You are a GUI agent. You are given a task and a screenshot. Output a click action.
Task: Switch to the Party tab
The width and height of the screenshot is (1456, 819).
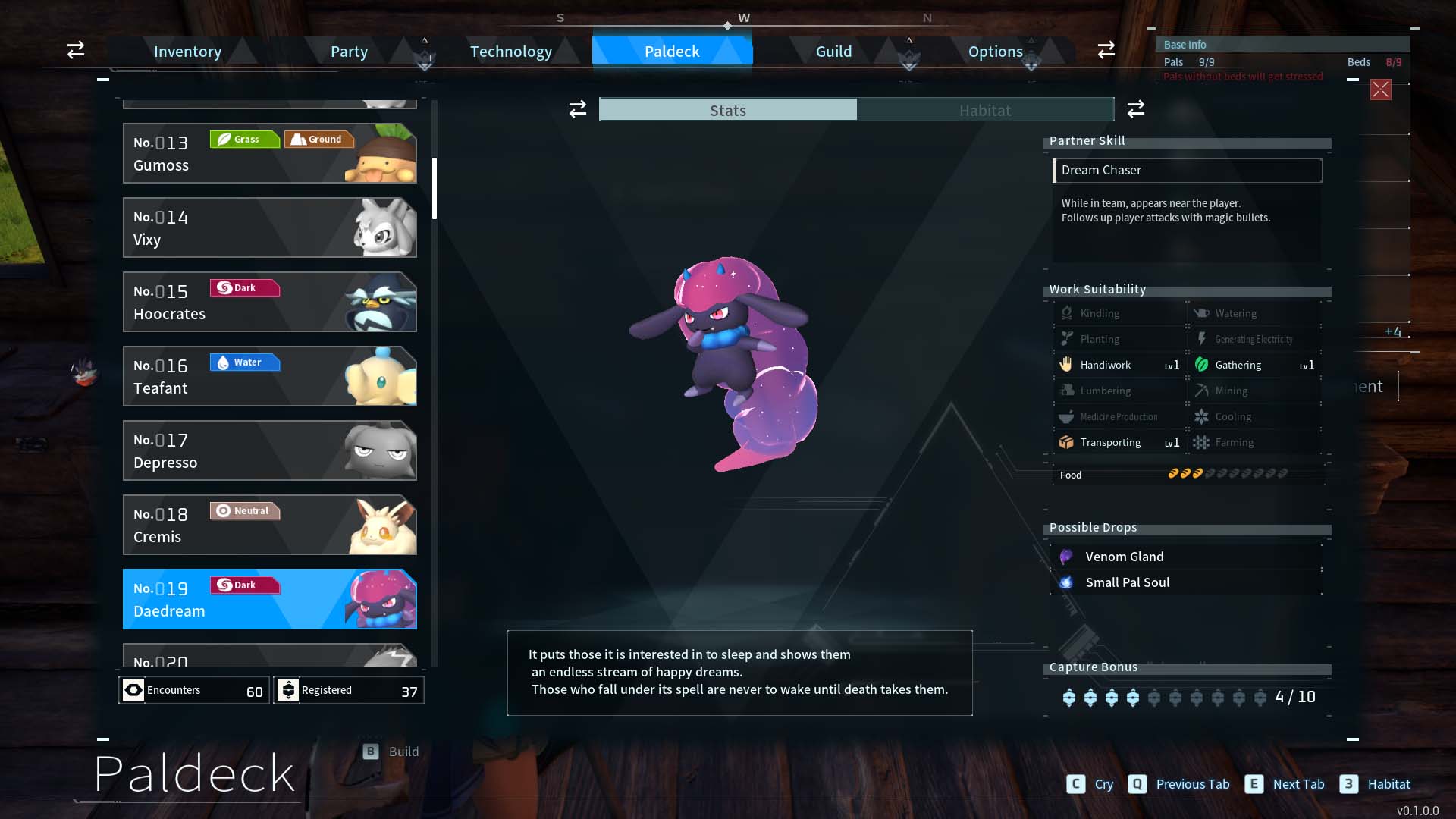pos(349,52)
